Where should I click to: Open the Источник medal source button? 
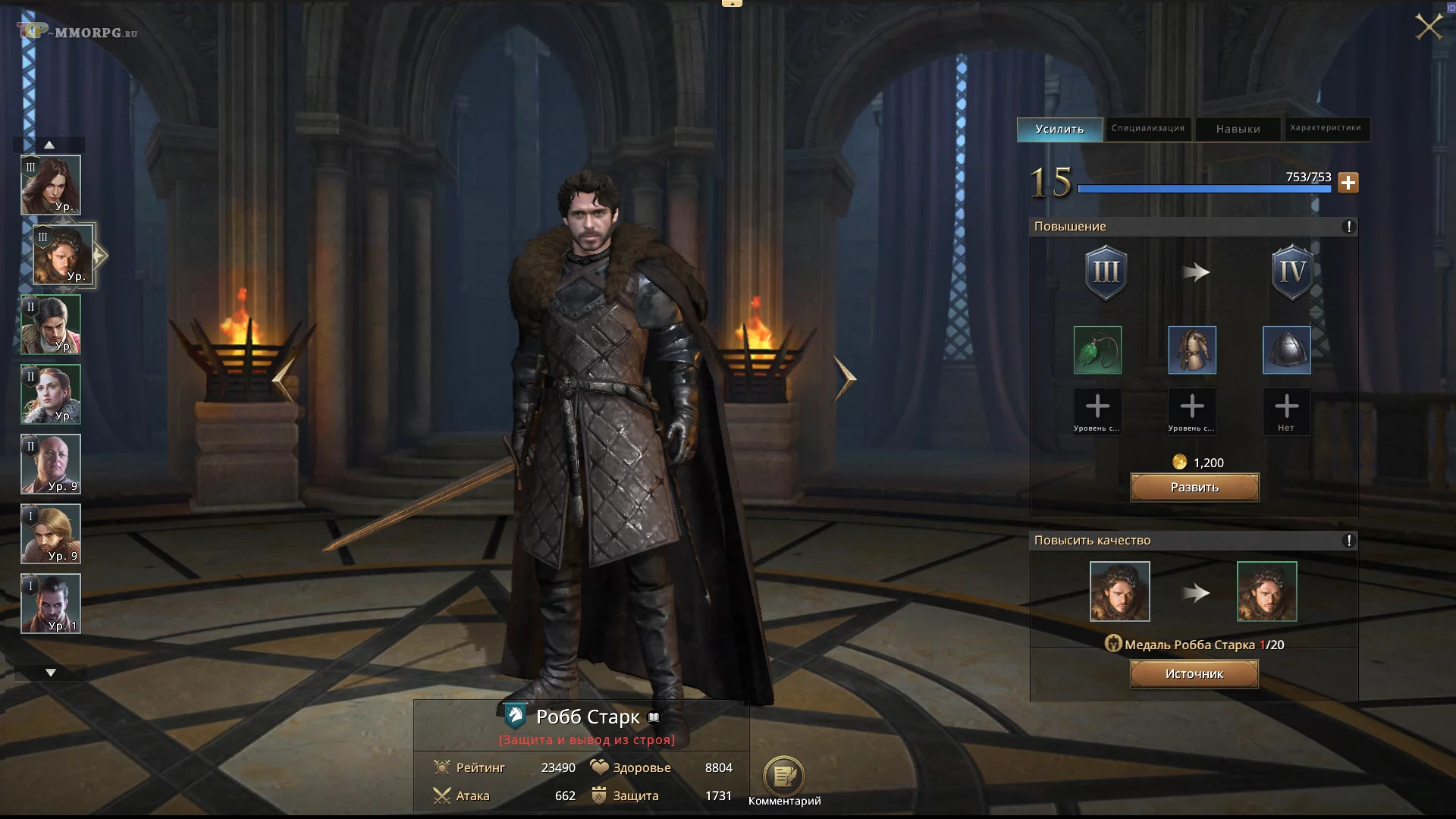pos(1194,674)
